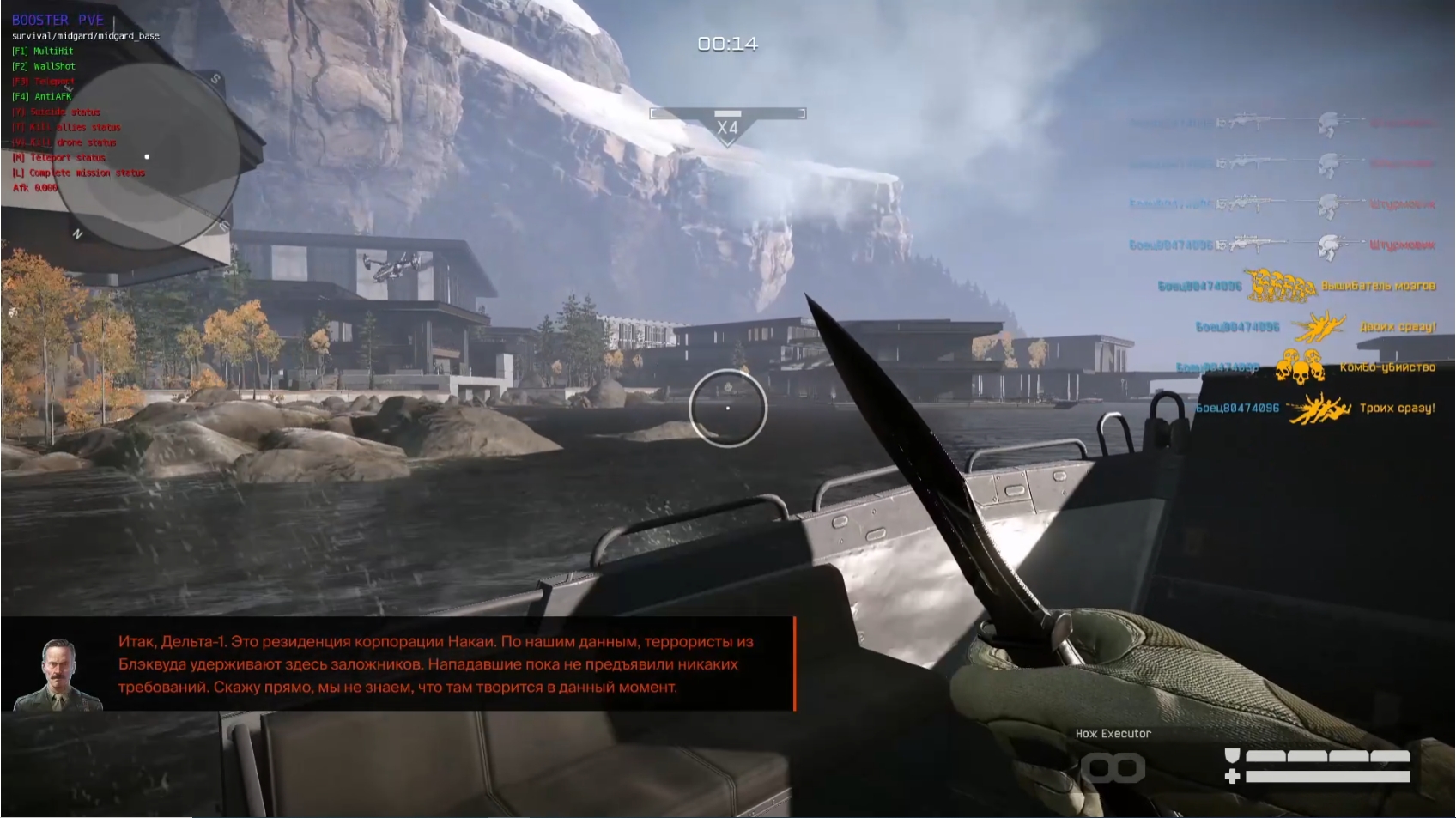Click the 'Комбо-убийство' combo-kill skulls icon
This screenshot has width=1456, height=818.
pos(1300,368)
